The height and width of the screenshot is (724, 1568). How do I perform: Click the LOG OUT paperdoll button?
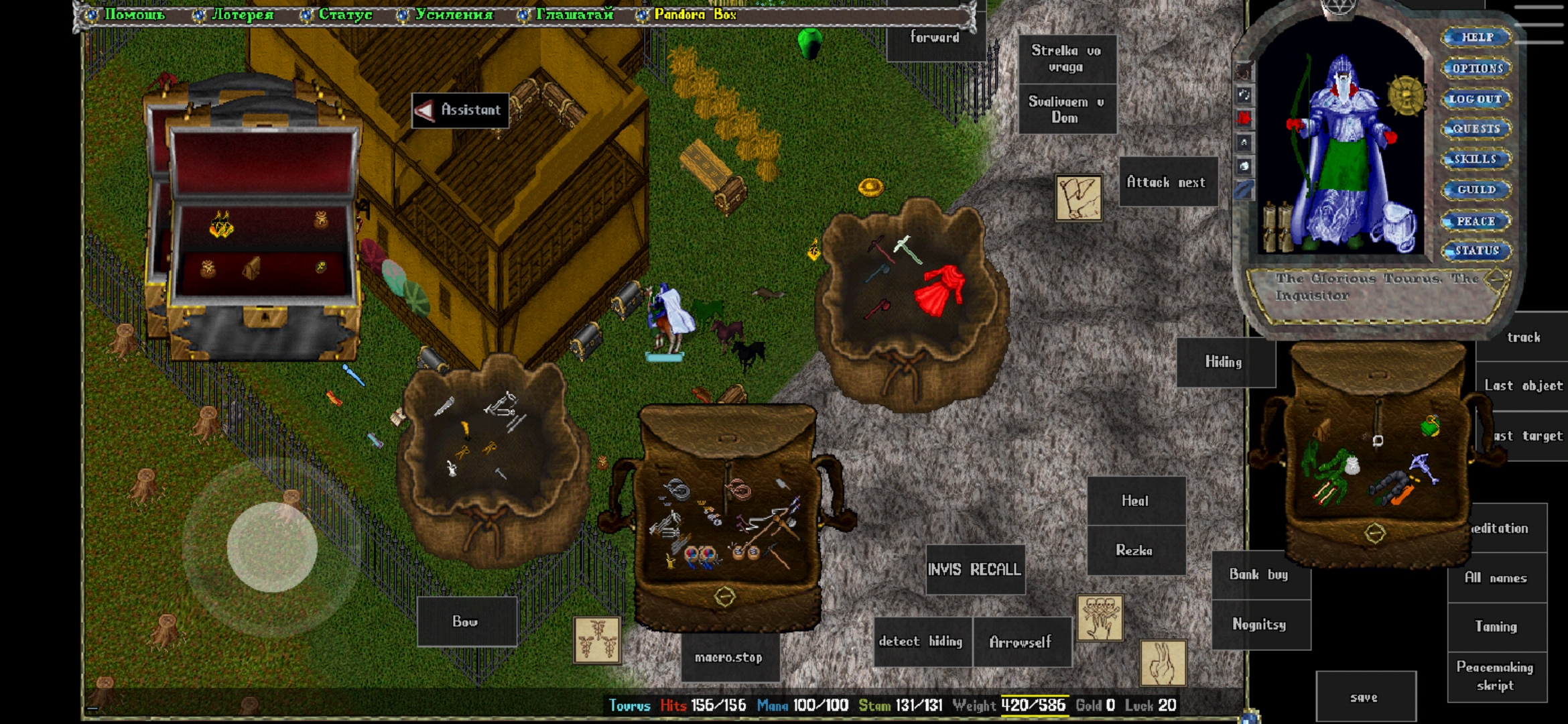[x=1476, y=99]
